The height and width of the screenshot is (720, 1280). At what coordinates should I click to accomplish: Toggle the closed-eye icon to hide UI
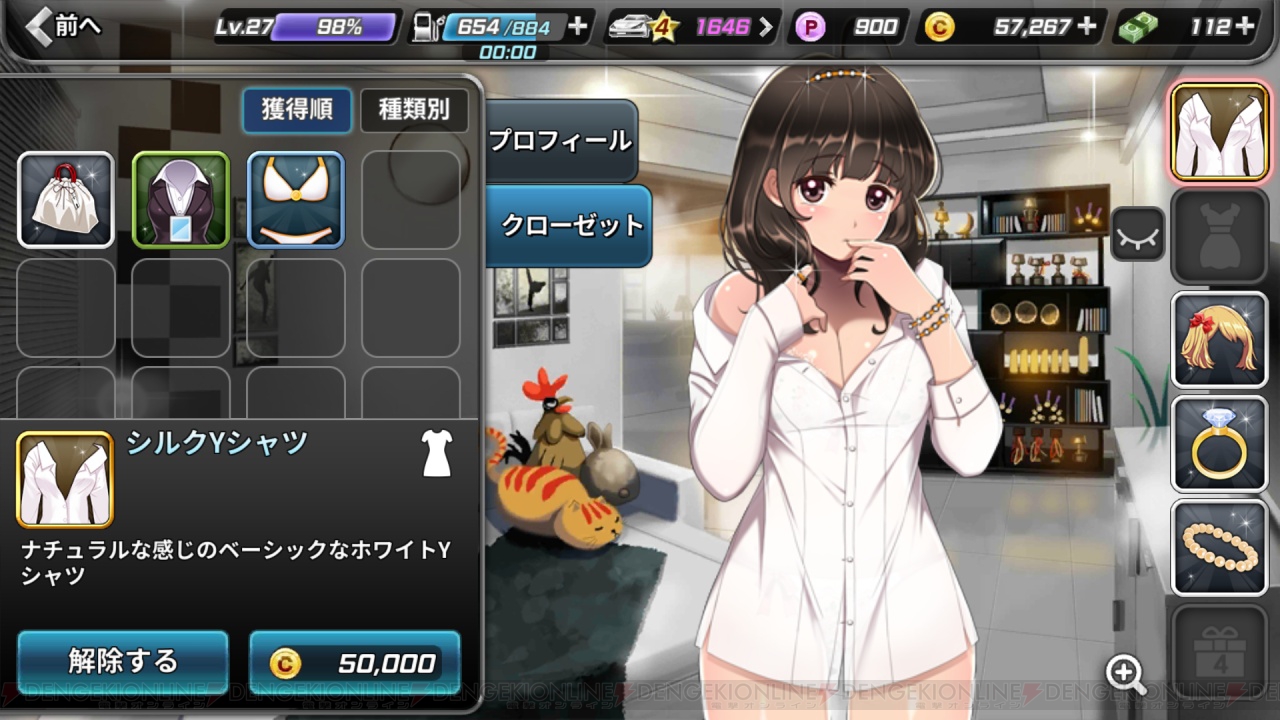pos(1137,235)
